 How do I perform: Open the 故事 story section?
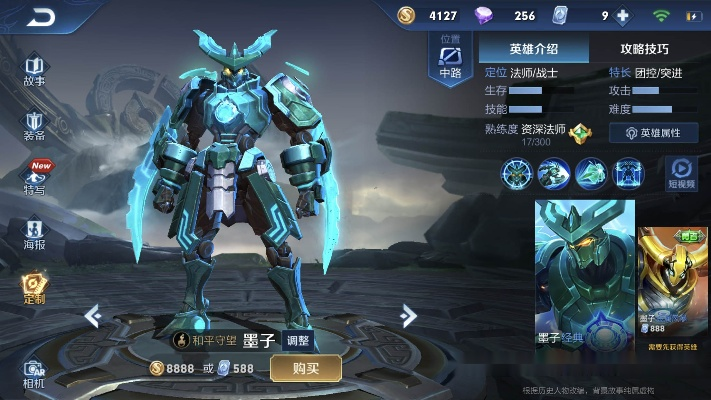[x=34, y=70]
